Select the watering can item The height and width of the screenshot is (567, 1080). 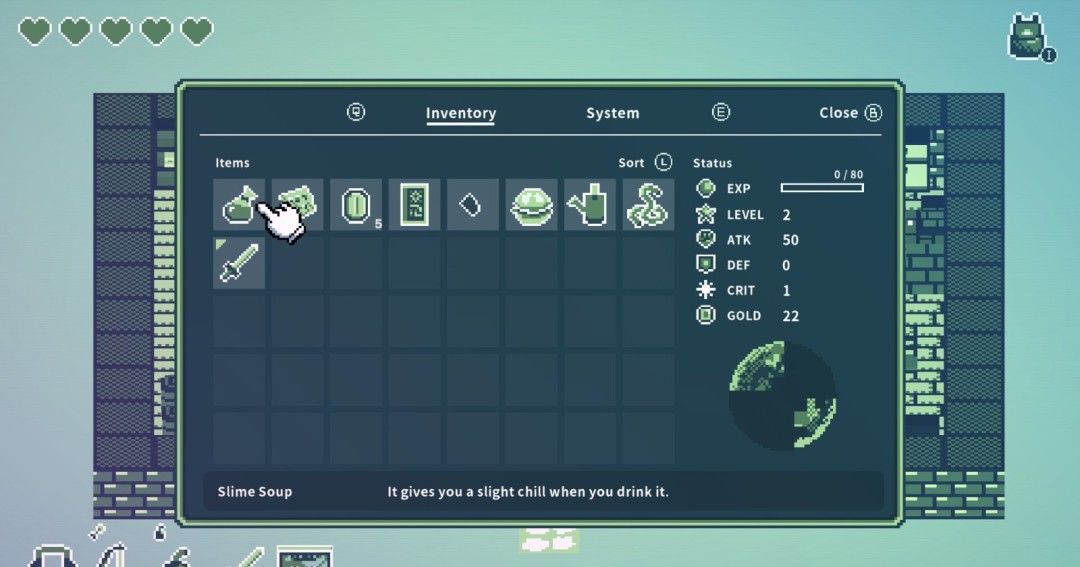590,205
